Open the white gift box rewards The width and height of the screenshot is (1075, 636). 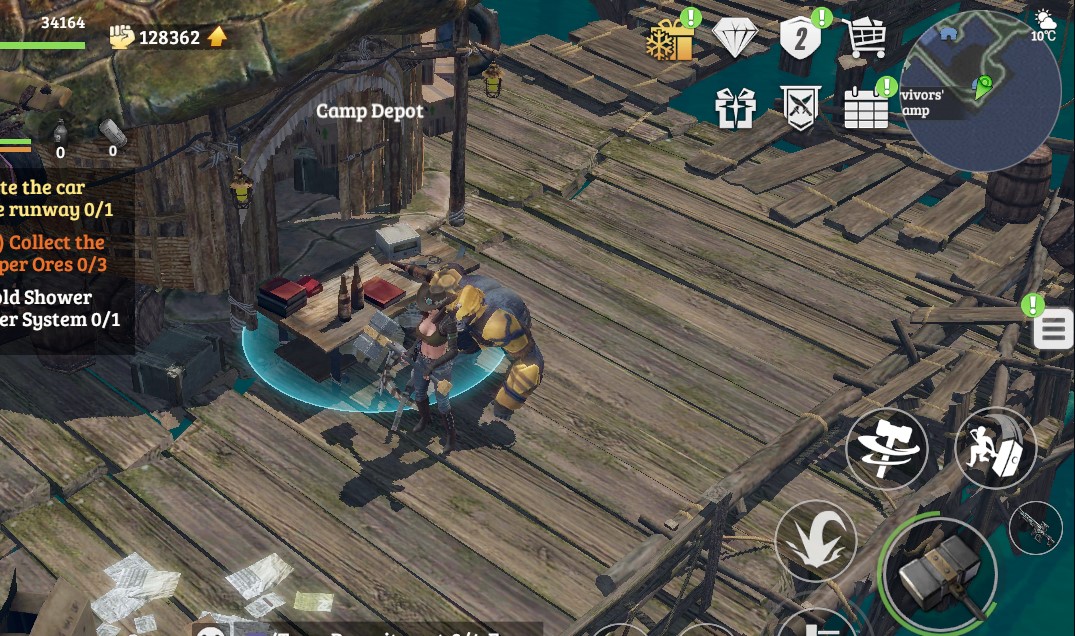pyautogui.click(x=735, y=107)
